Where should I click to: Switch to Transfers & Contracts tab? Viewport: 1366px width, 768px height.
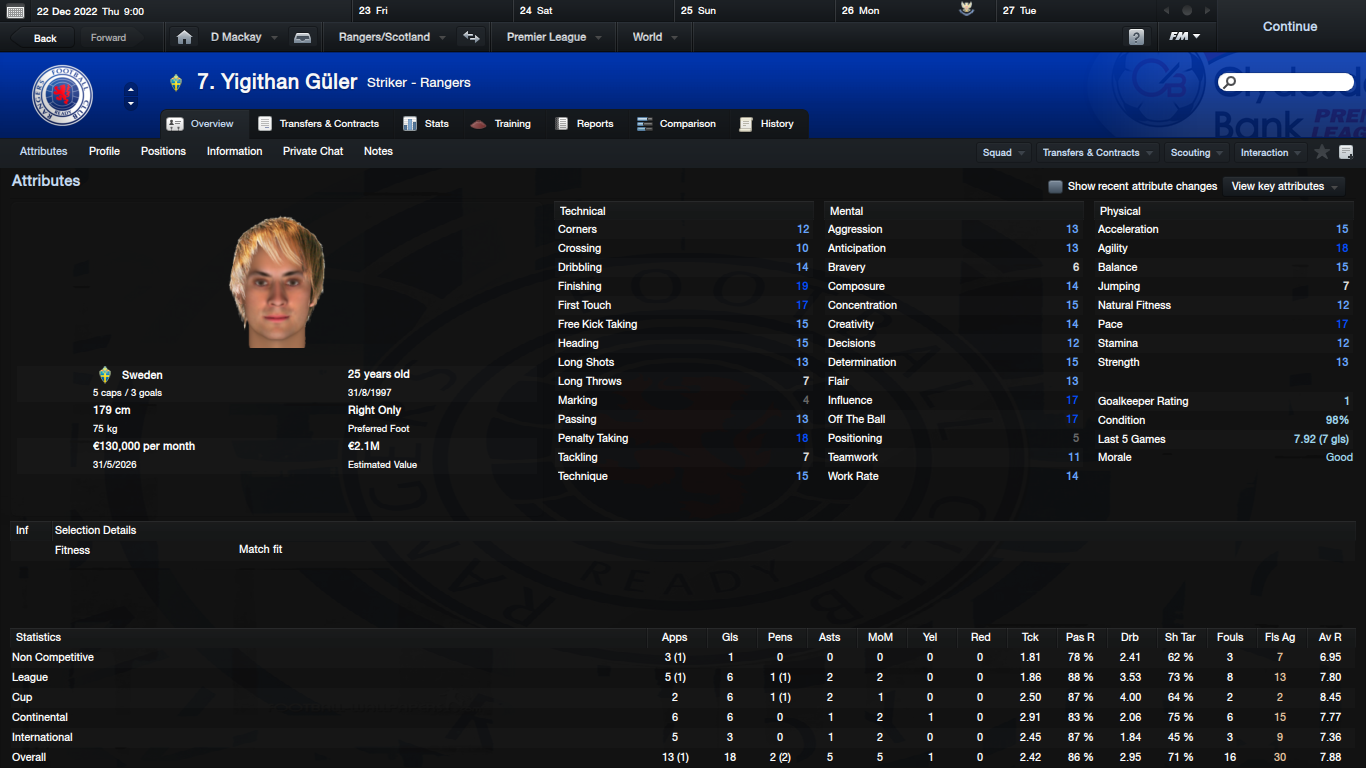[x=319, y=124]
